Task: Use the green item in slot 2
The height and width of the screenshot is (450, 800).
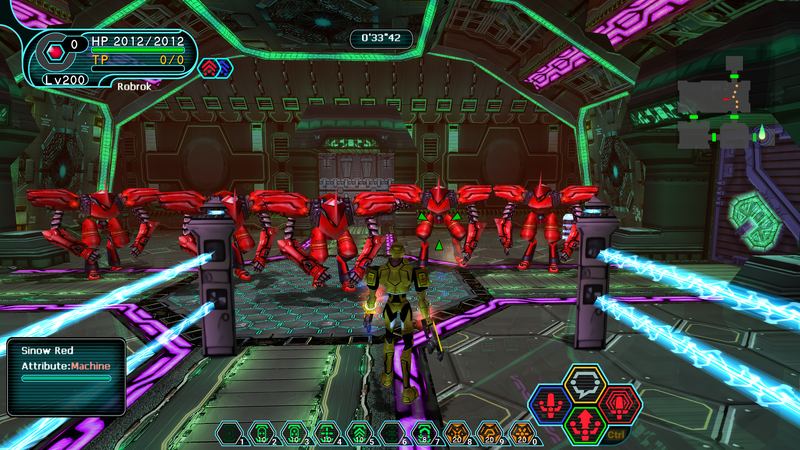Action: (261, 433)
